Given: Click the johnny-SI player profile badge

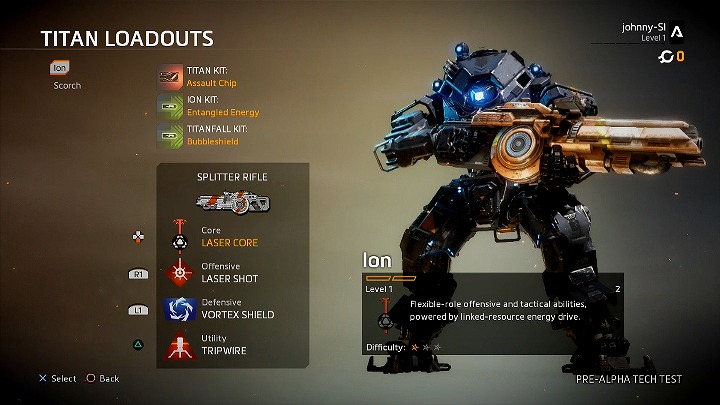Looking at the screenshot, I should click(677, 32).
